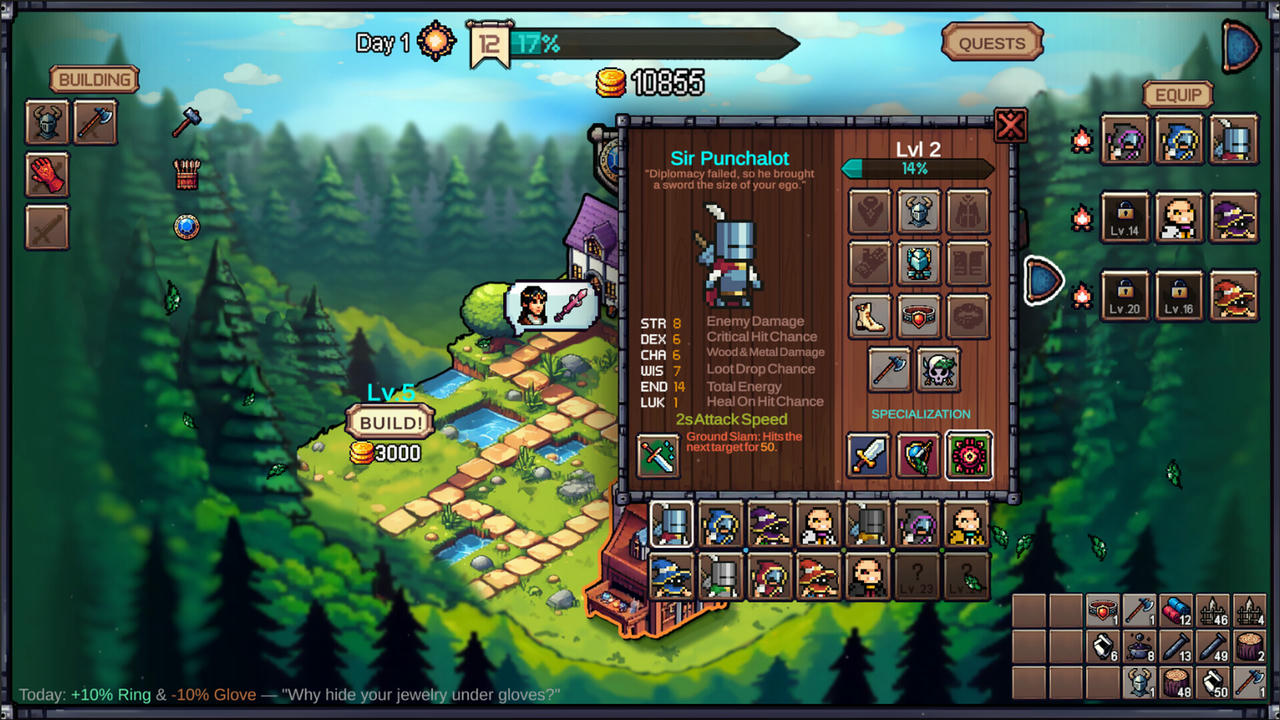Click the boots equipment slot
This screenshot has height=720, width=1280.
tap(869, 315)
